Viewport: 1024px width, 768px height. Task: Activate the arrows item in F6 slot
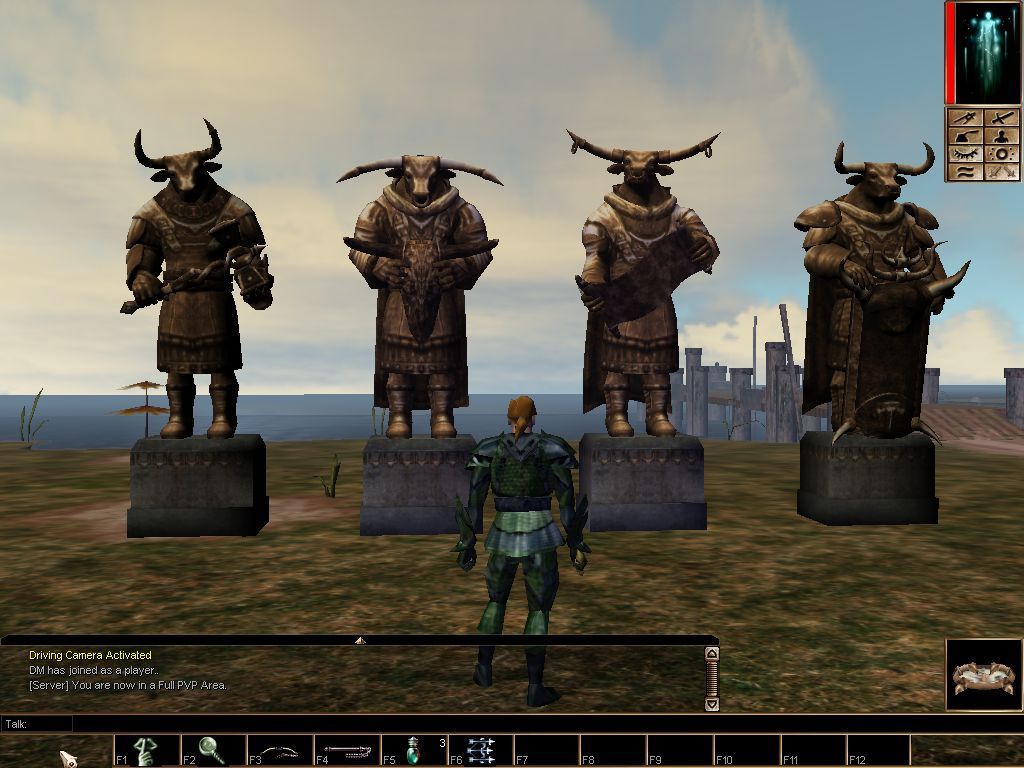point(480,750)
